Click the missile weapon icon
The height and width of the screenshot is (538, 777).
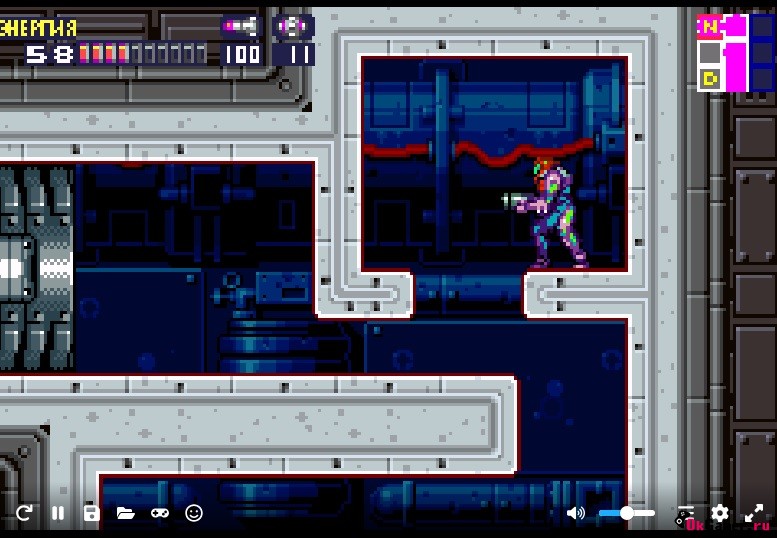(x=240, y=25)
